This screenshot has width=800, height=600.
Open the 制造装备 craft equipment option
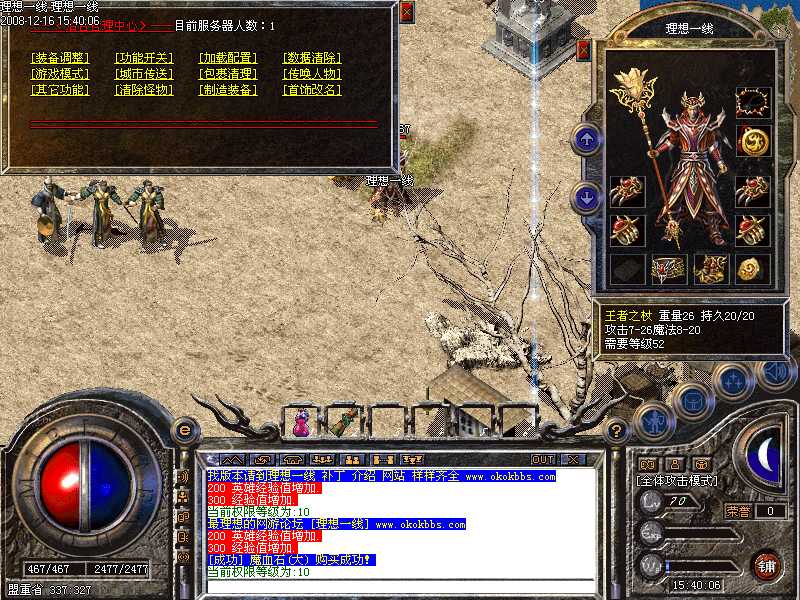click(228, 90)
